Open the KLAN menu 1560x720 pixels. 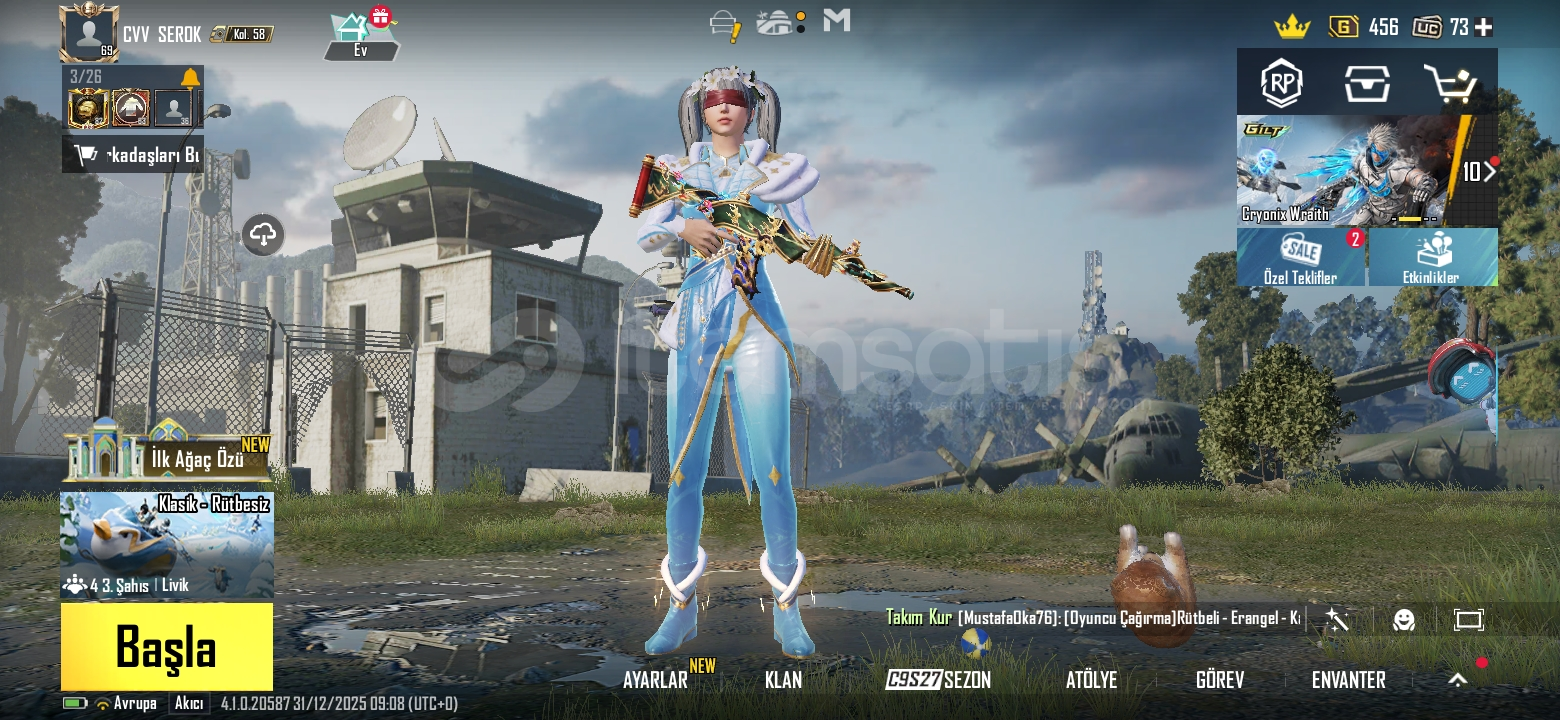(783, 680)
